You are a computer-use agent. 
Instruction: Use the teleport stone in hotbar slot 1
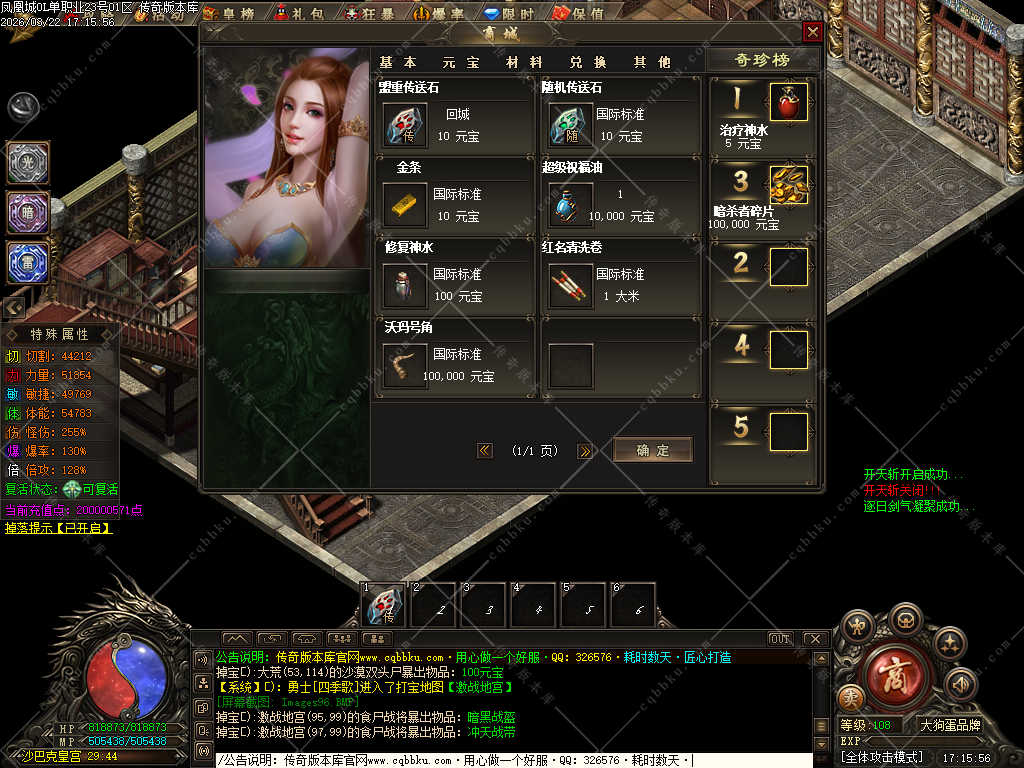click(x=385, y=606)
